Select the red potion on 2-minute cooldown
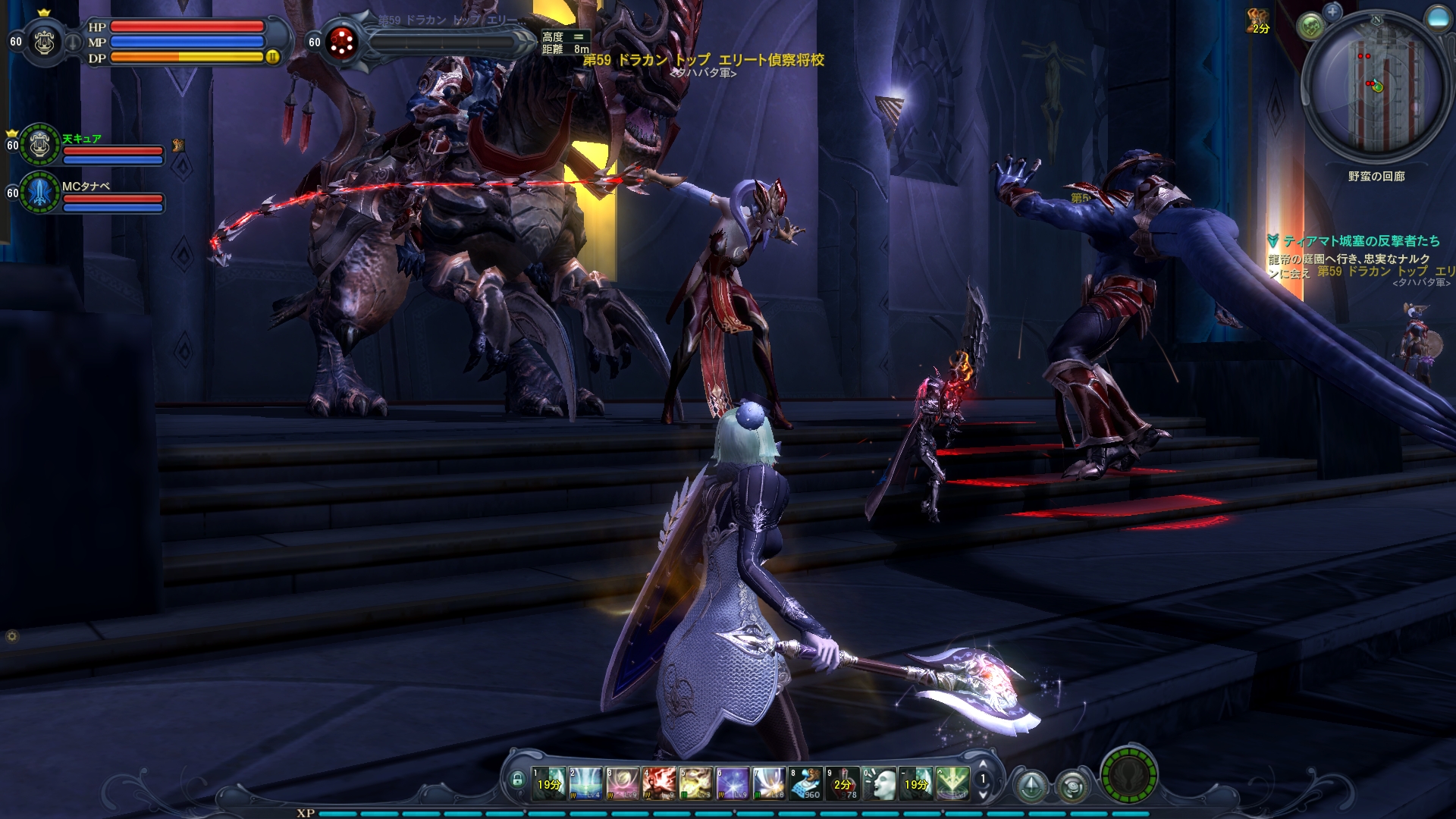Screen dimensions: 1456x819 click(x=843, y=783)
